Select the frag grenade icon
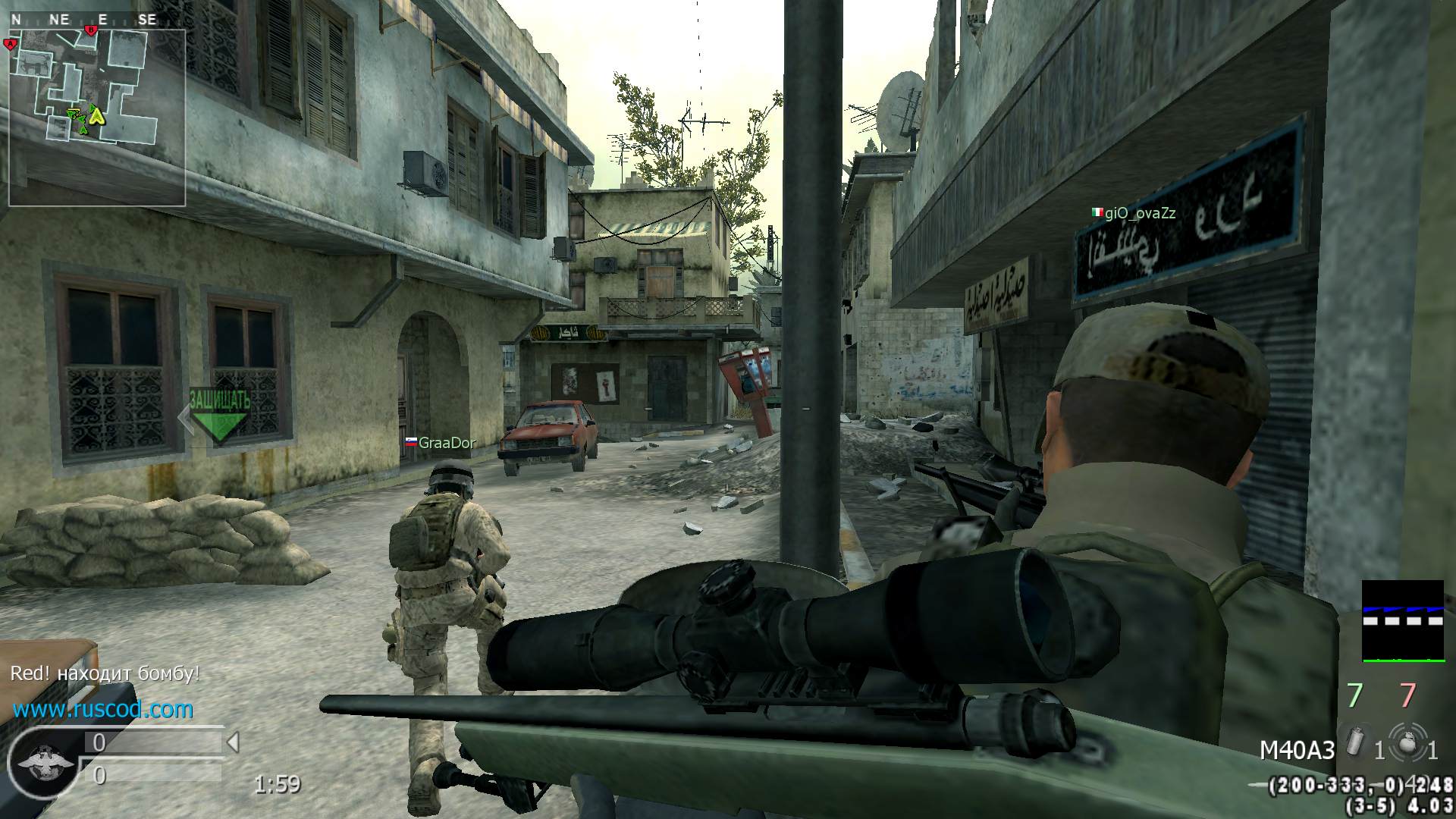Image resolution: width=1456 pixels, height=819 pixels. point(1408,743)
